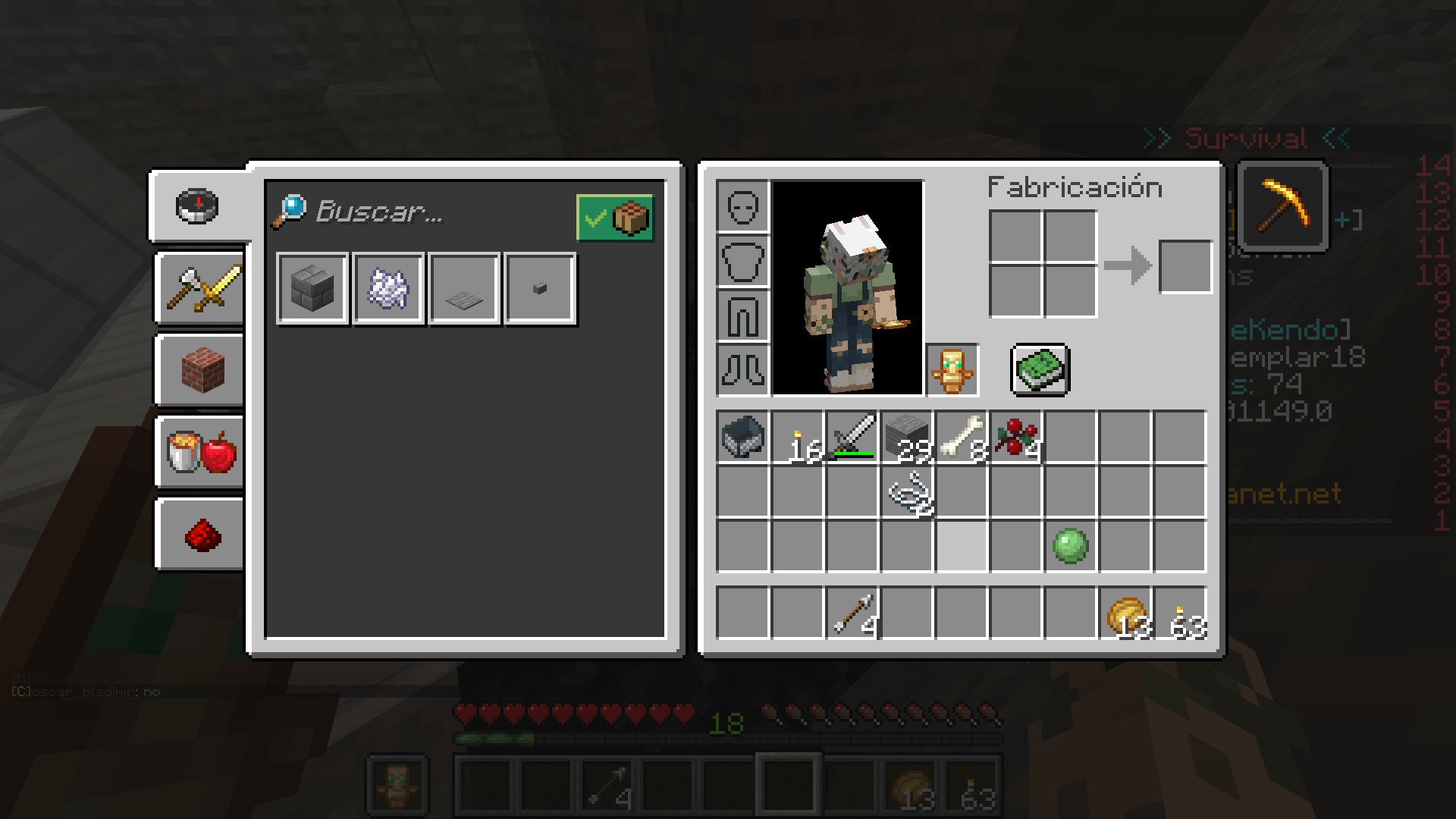The width and height of the screenshot is (1456, 819).
Task: Open the axe and sword tools tab
Action: pos(202,289)
